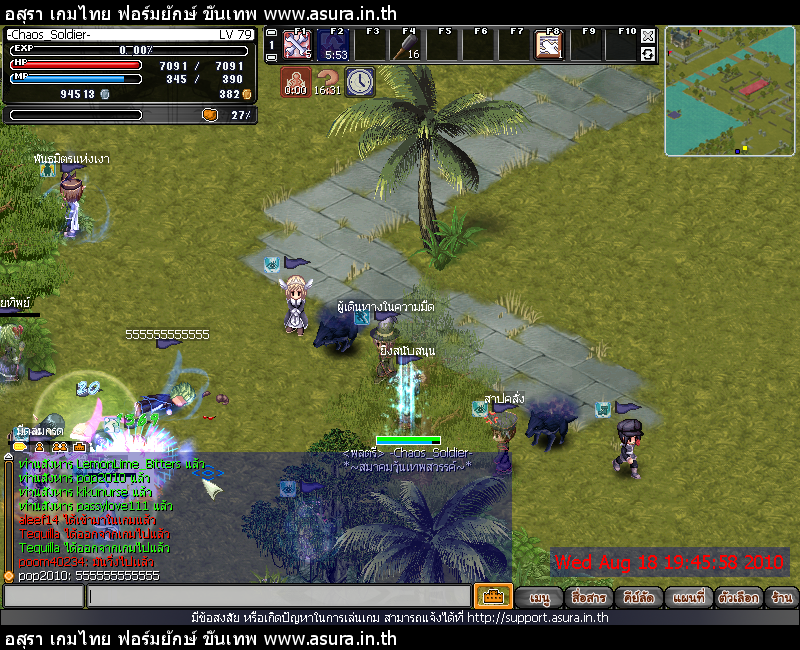
Task: Select the red character buff icon
Action: click(x=294, y=81)
